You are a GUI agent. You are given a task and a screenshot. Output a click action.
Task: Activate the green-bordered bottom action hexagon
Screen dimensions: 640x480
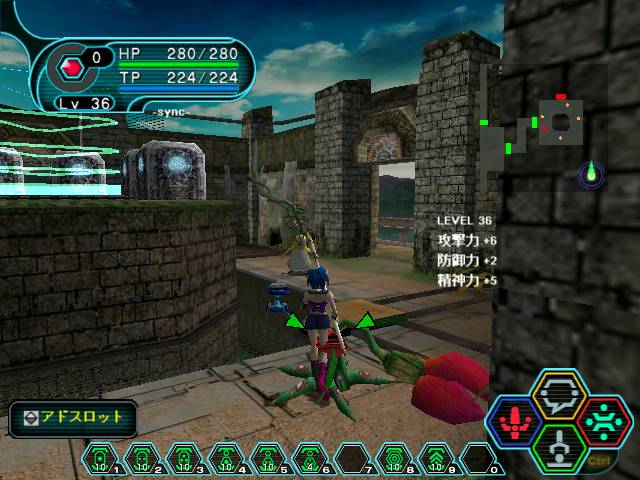559,446
